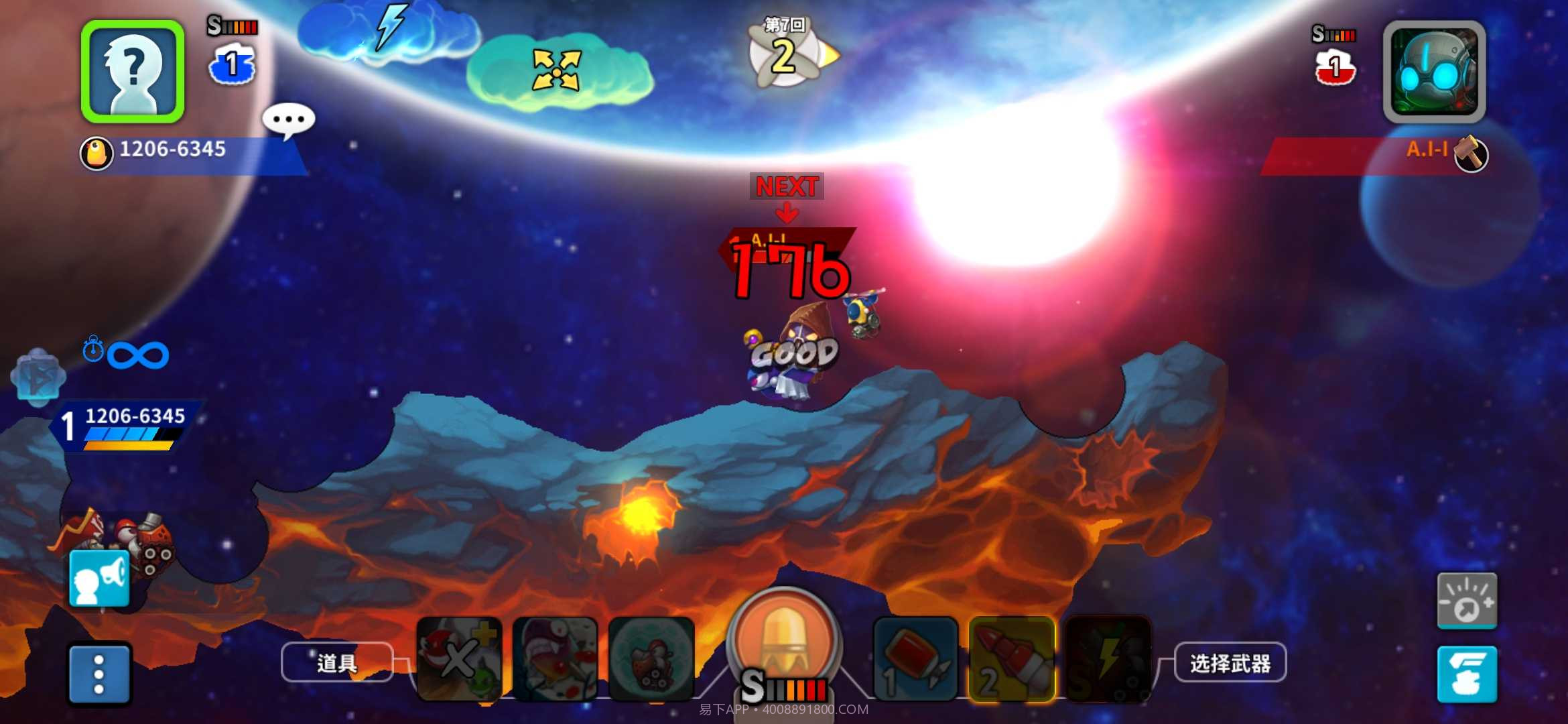View the A.I-I robot opponent avatar

point(1434,72)
